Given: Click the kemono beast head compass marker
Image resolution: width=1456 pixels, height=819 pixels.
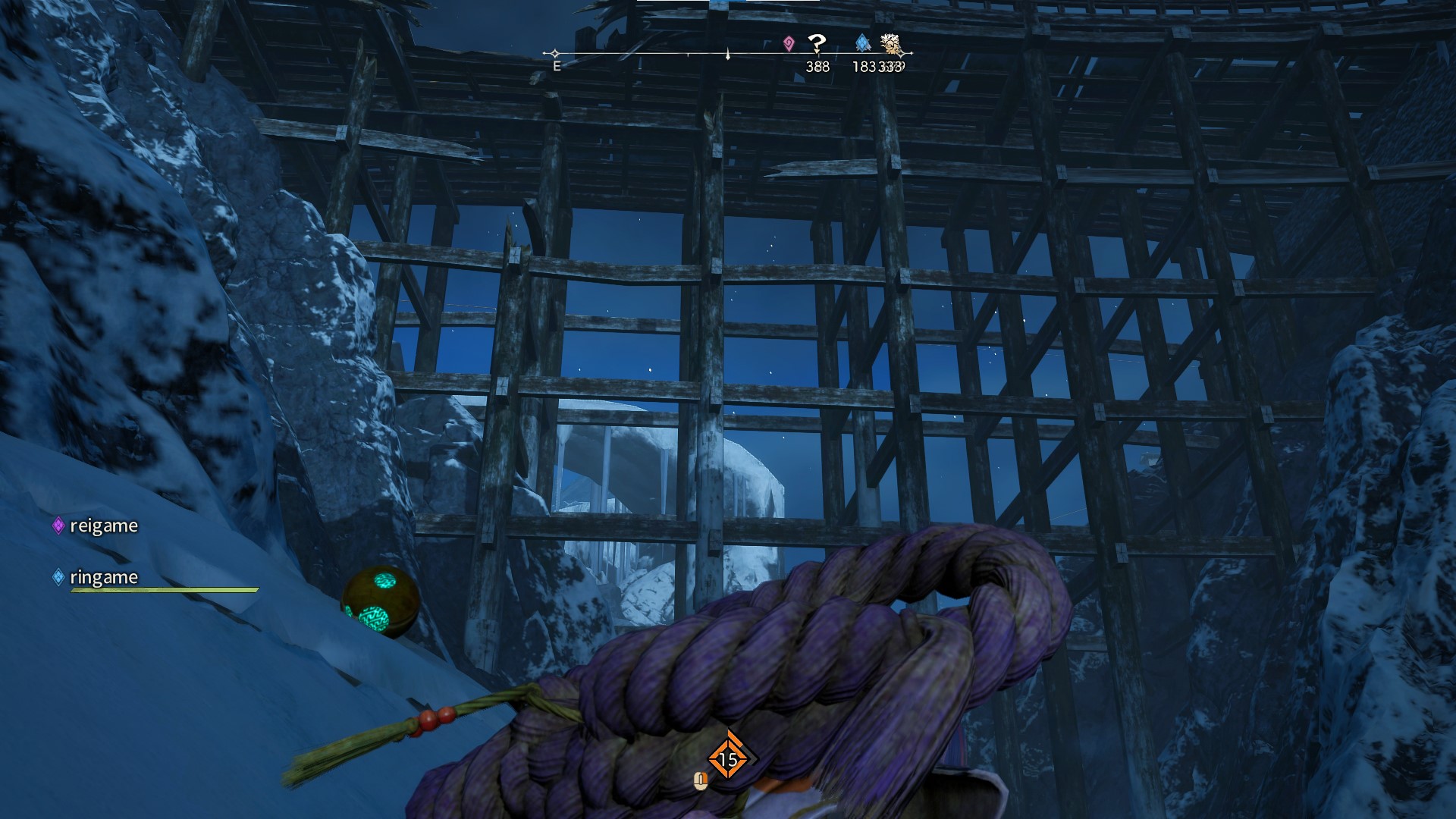Looking at the screenshot, I should pos(890,43).
